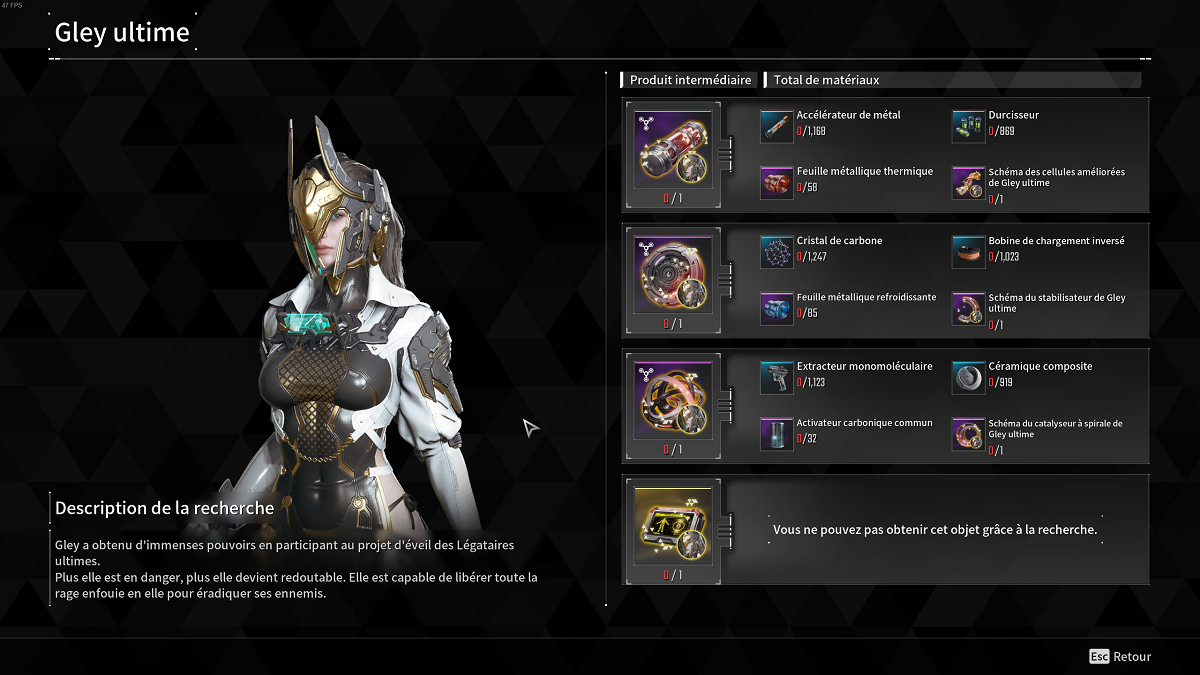
Task: Go back with the Retour button
Action: click(x=1120, y=657)
